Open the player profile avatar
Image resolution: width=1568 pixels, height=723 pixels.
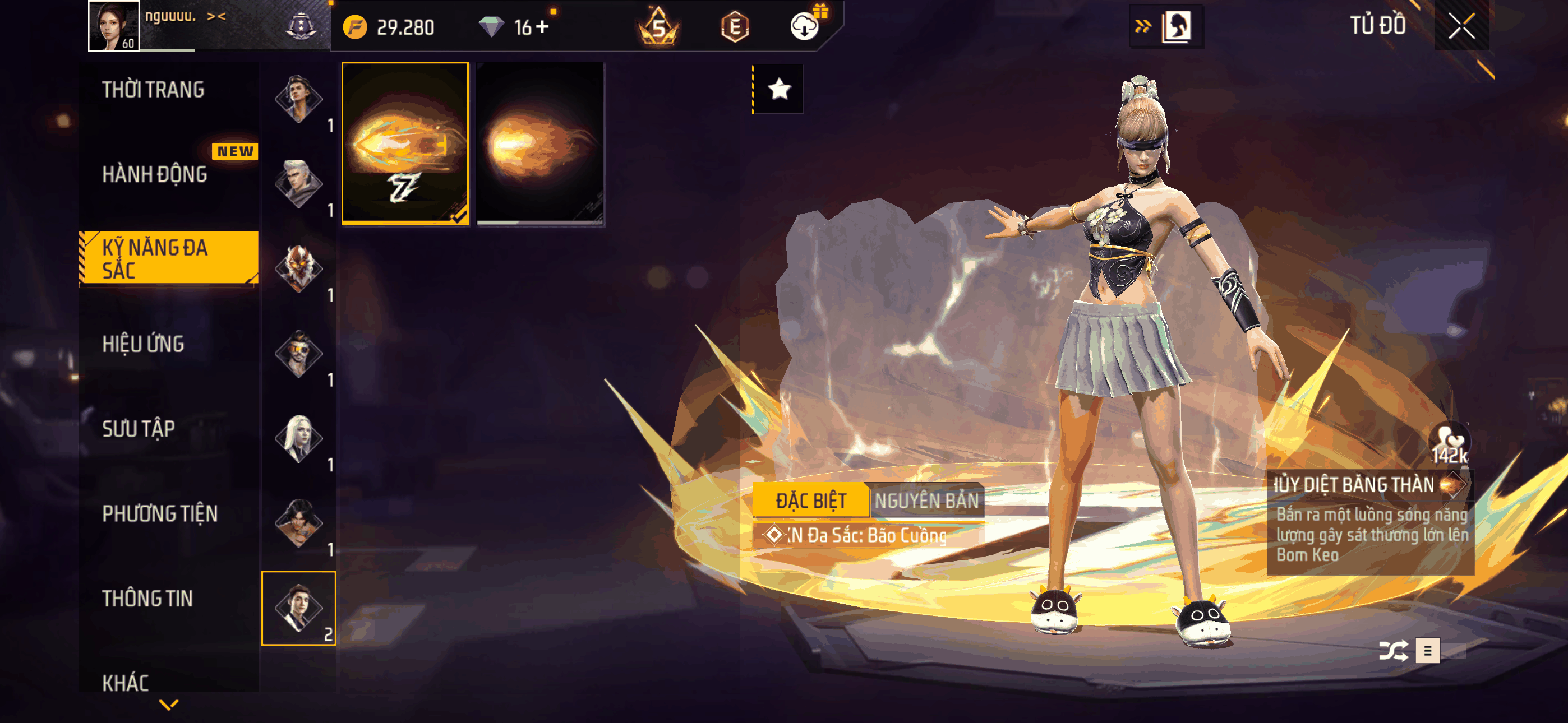click(114, 26)
